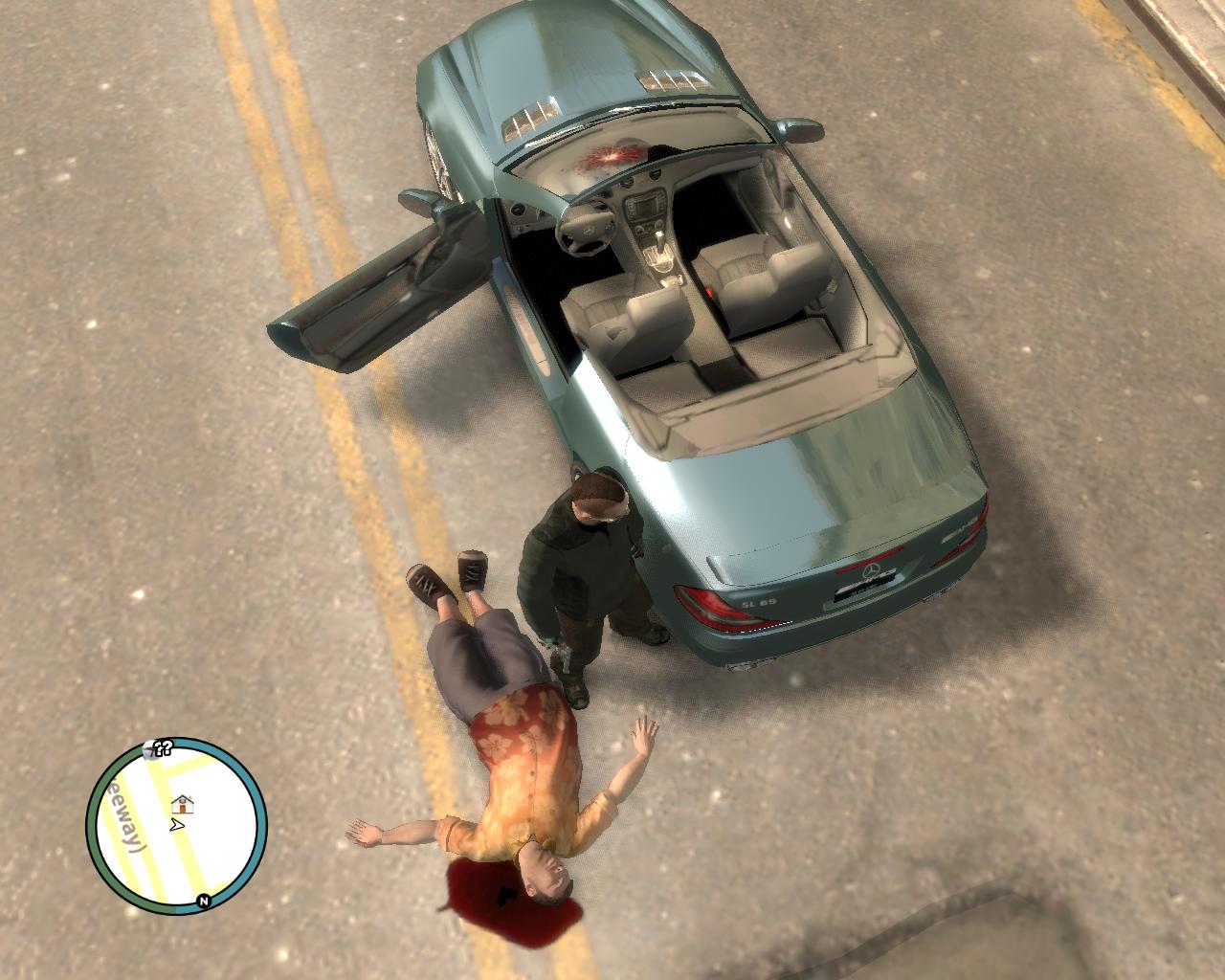Click the gear shift knob in the console
Viewport: 1225px width, 980px height.
(x=659, y=233)
